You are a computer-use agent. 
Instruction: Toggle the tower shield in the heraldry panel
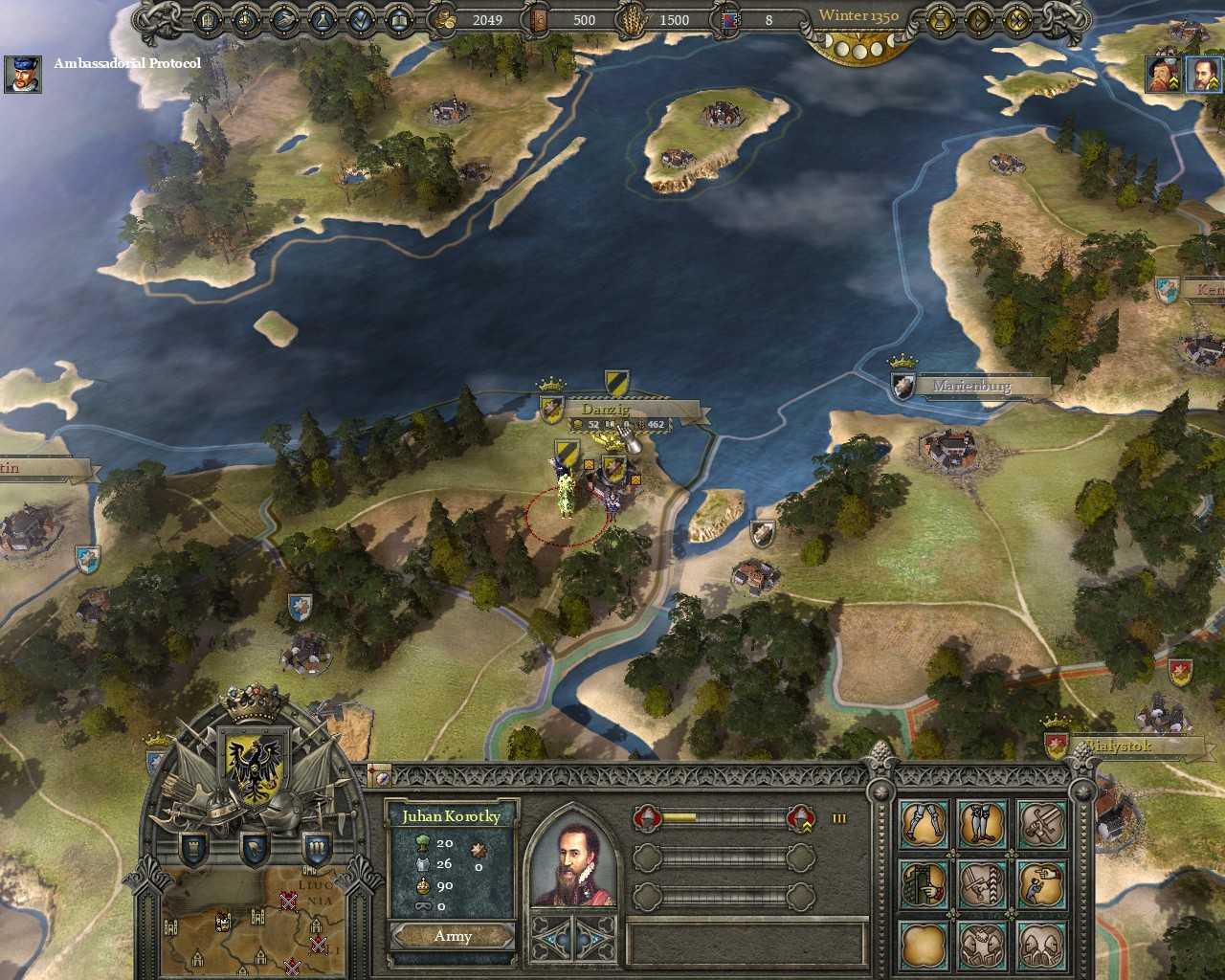pos(193,848)
